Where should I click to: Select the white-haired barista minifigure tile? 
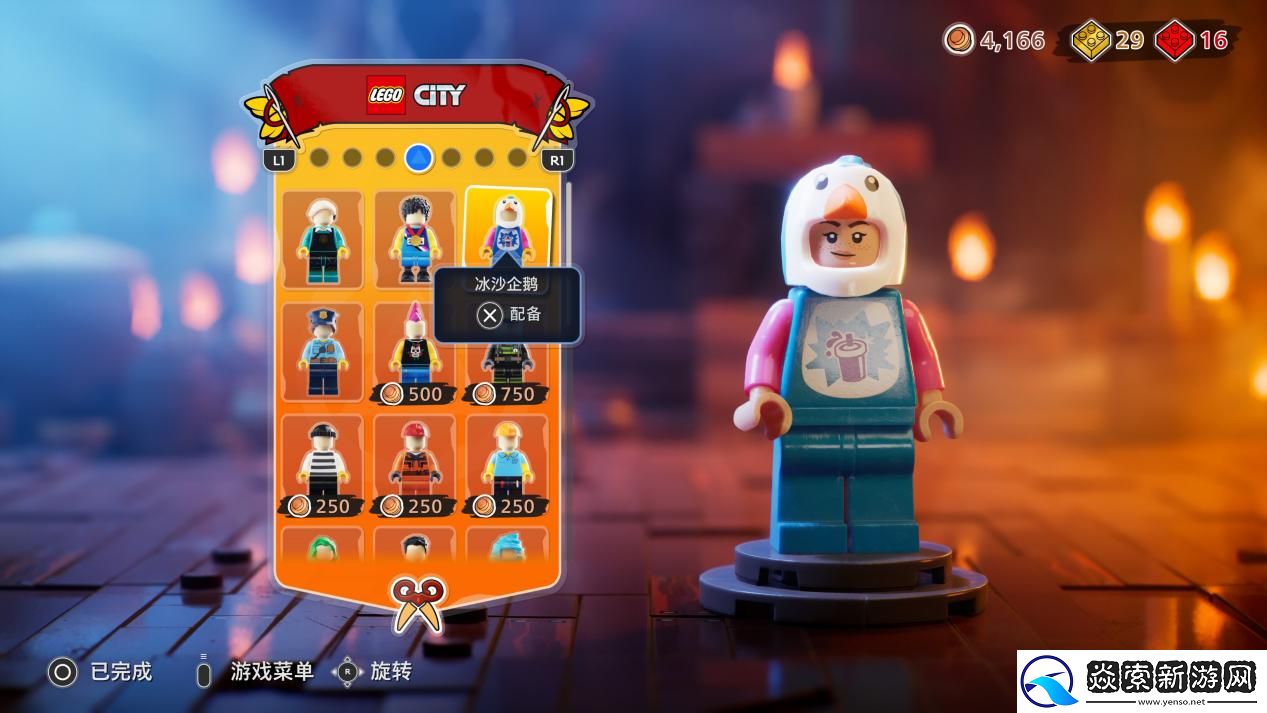click(x=322, y=239)
